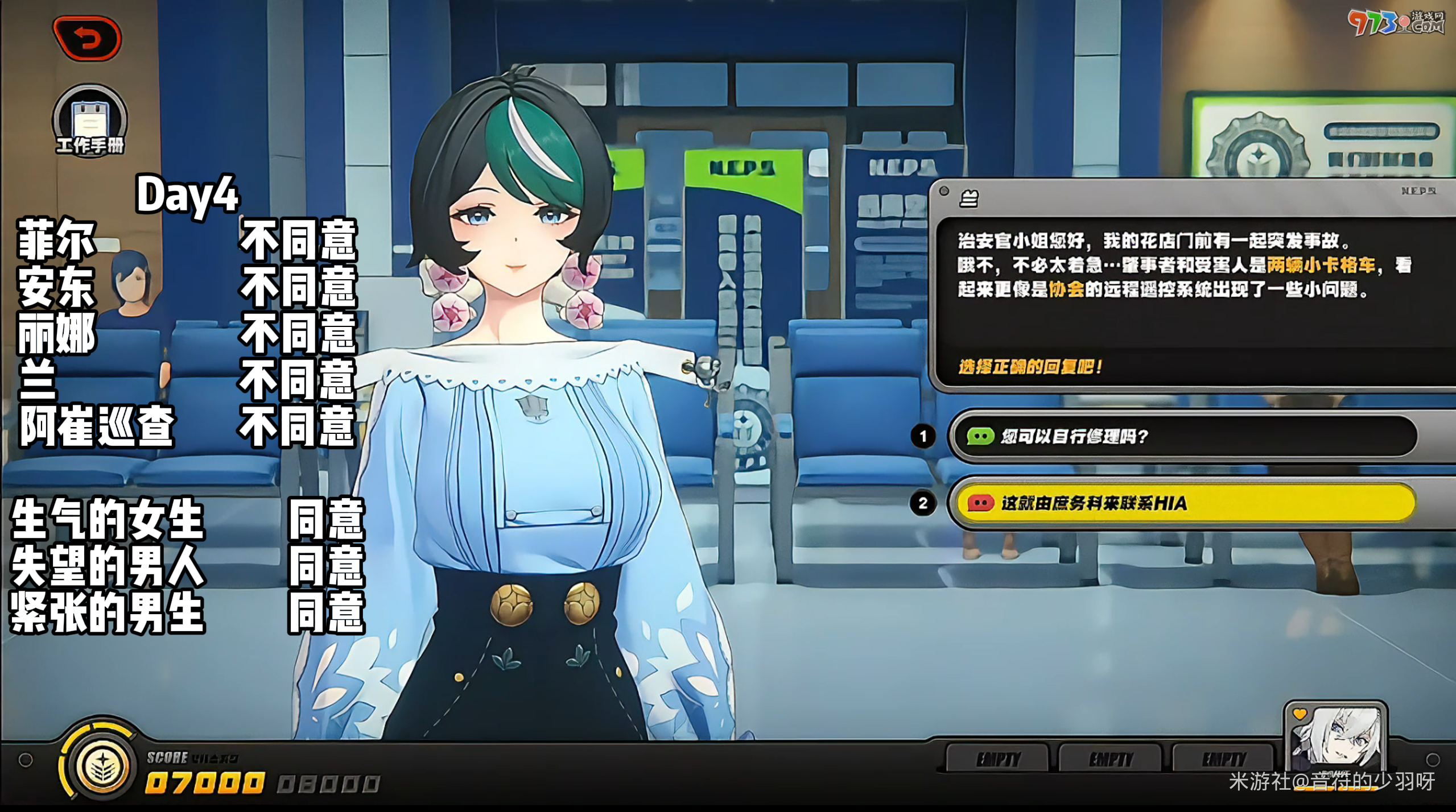The width and height of the screenshot is (1456, 812).
Task: Open the 工作手册 work manual
Action: tap(90, 121)
